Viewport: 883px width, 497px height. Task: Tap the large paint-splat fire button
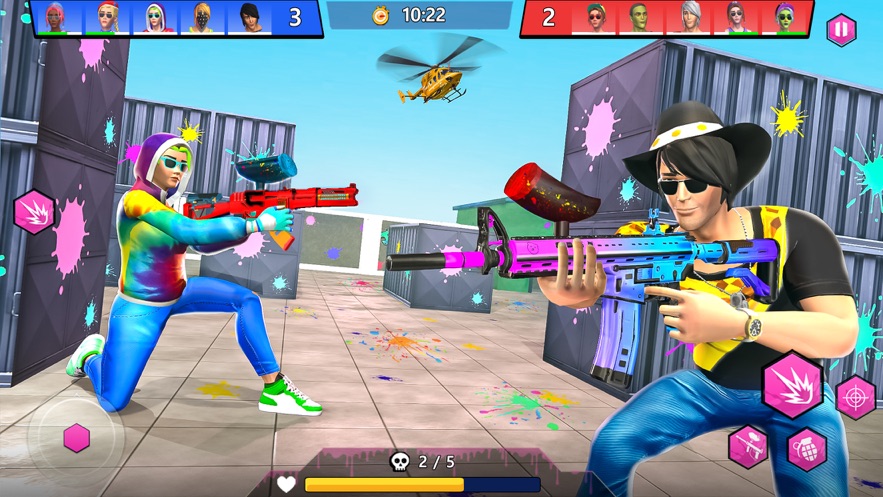click(792, 384)
